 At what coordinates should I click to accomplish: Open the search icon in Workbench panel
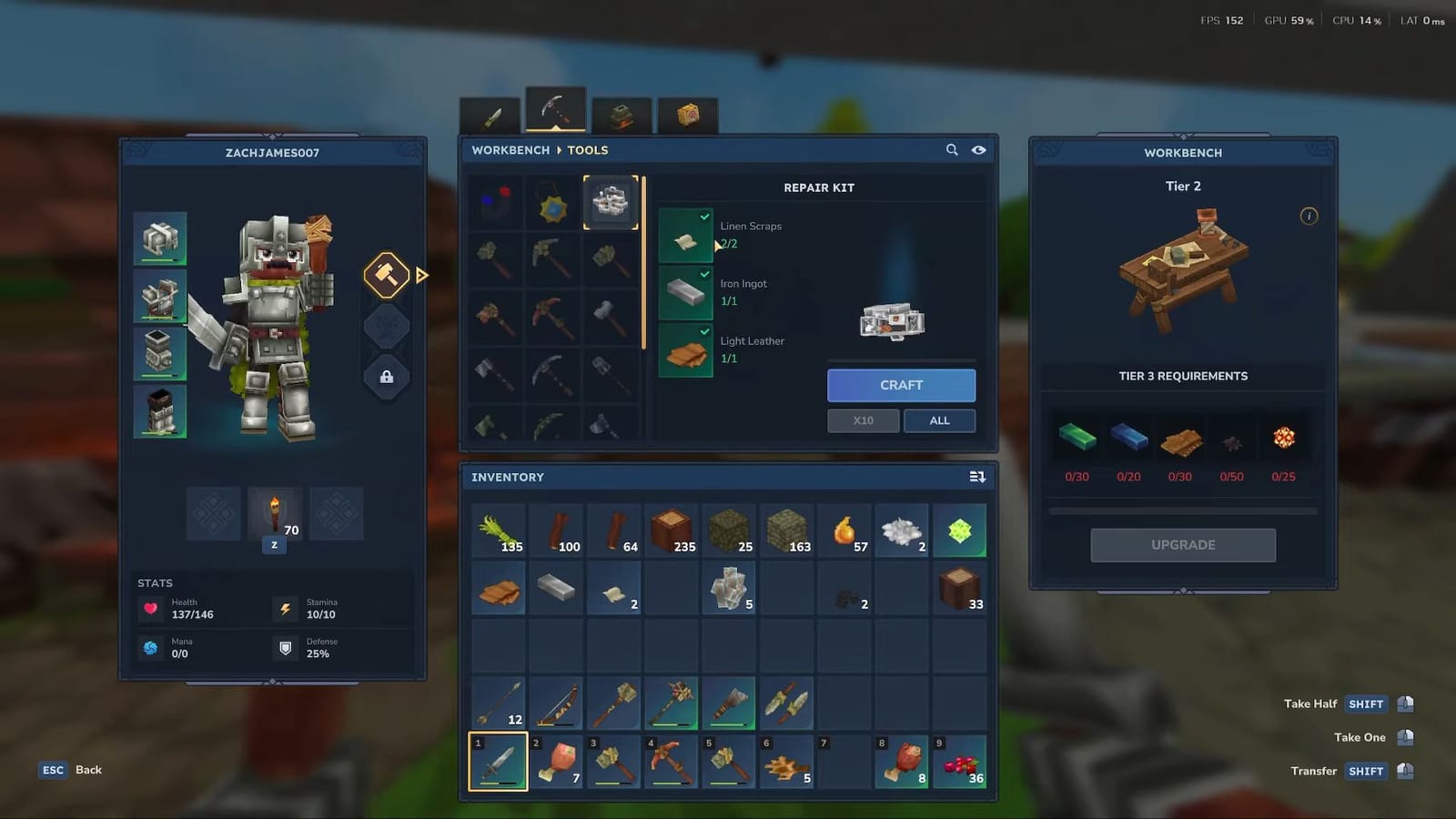click(952, 150)
